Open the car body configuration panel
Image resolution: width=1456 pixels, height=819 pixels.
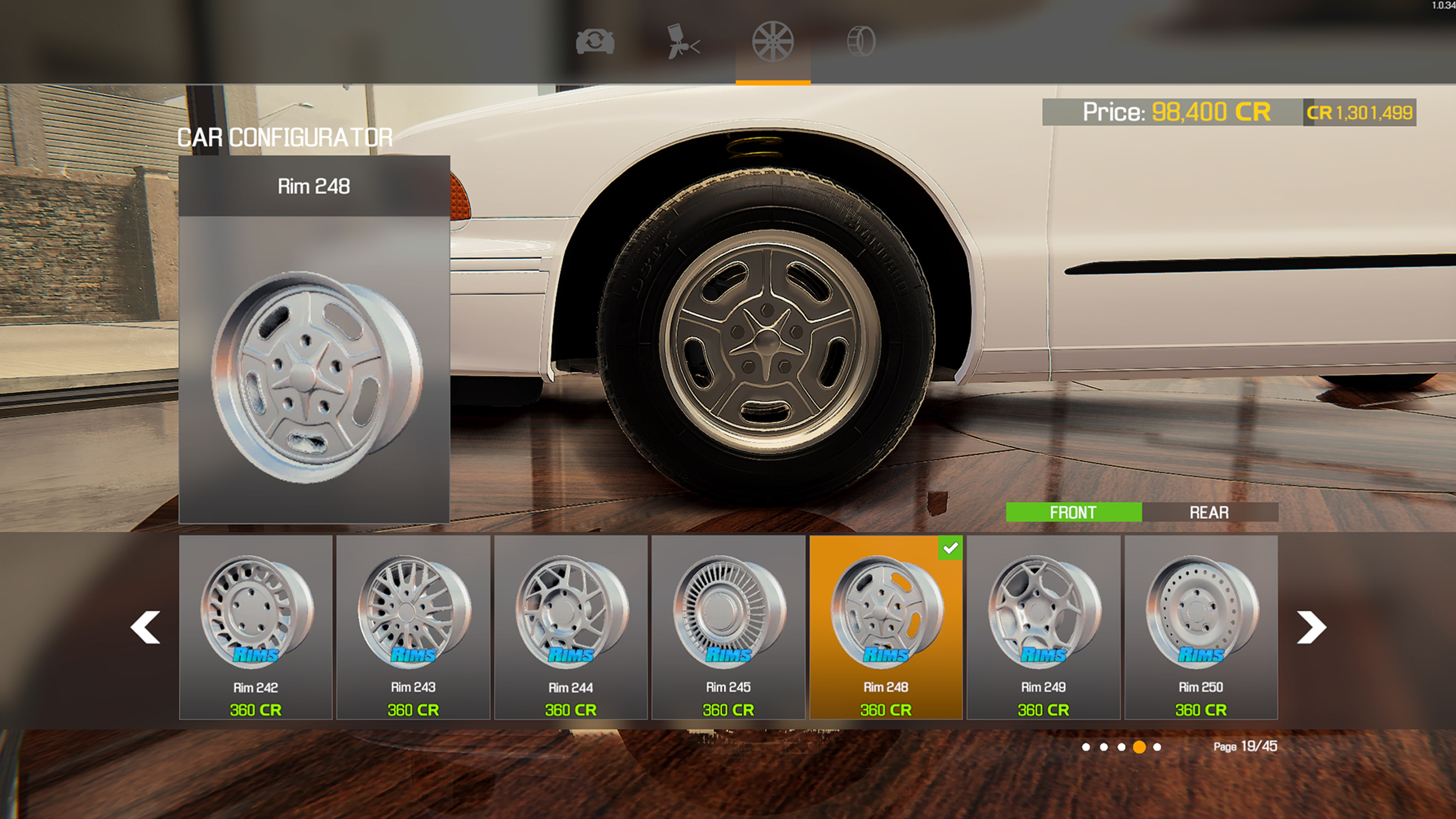click(596, 41)
